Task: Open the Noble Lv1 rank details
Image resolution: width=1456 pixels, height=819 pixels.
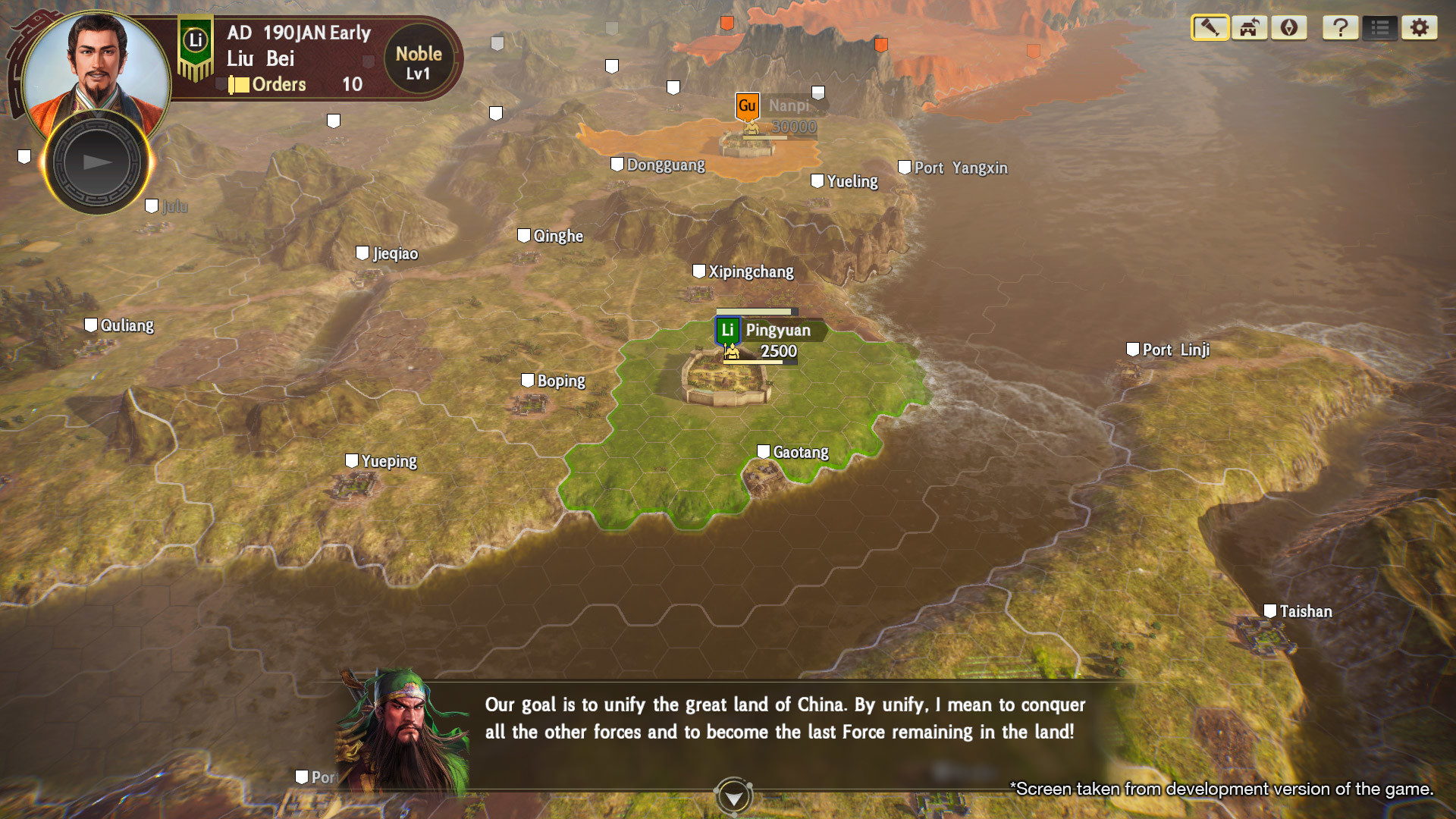Action: [419, 63]
